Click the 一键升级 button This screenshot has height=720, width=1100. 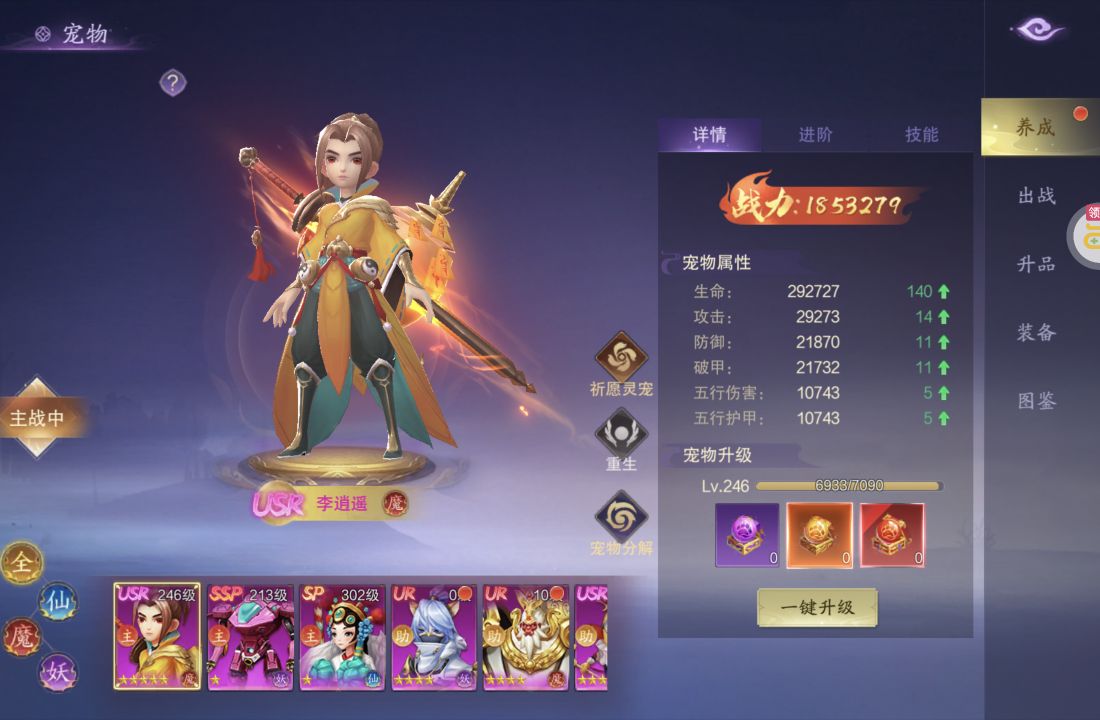[817, 607]
